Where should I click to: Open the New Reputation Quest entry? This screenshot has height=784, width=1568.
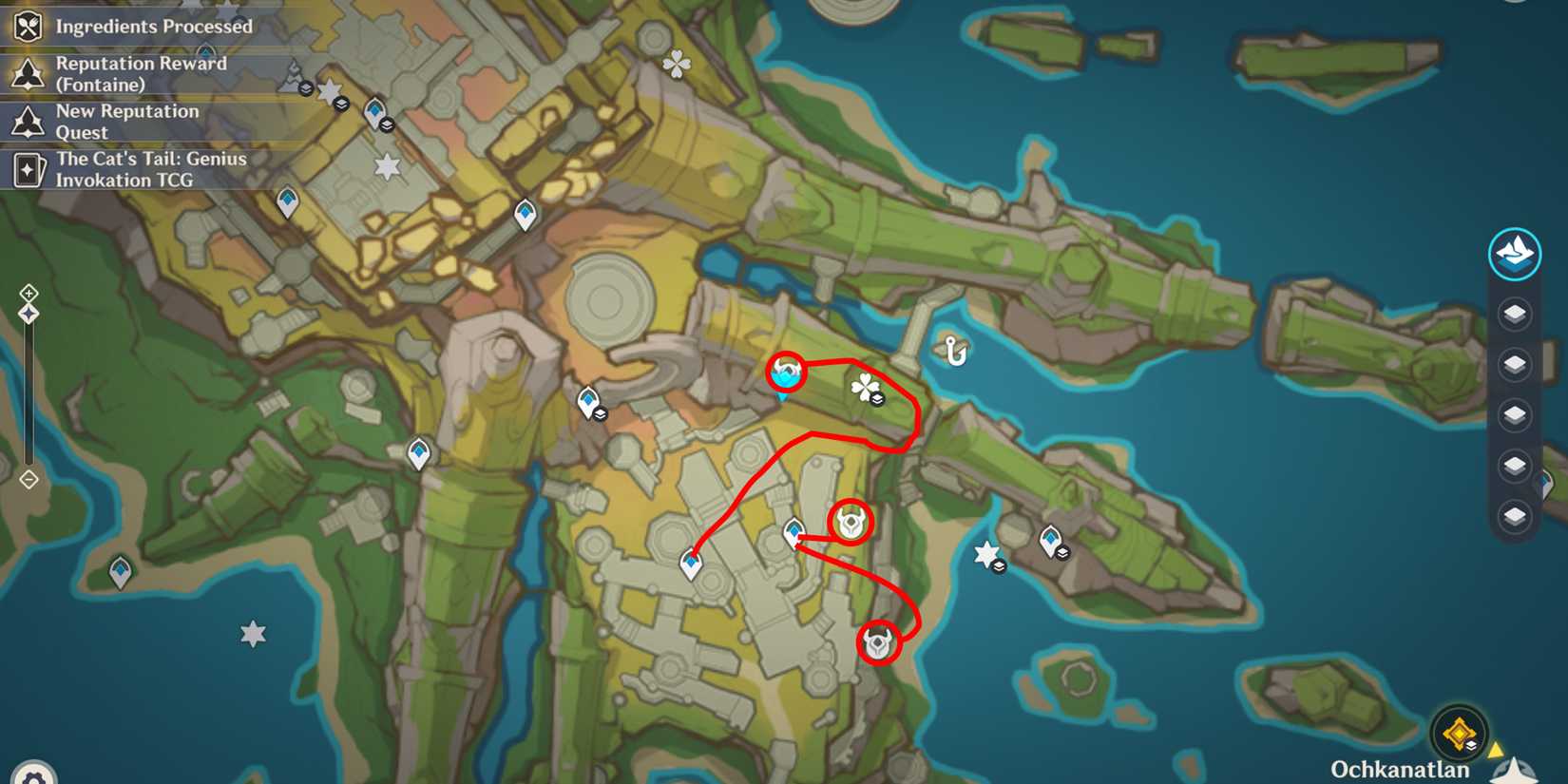(x=126, y=122)
